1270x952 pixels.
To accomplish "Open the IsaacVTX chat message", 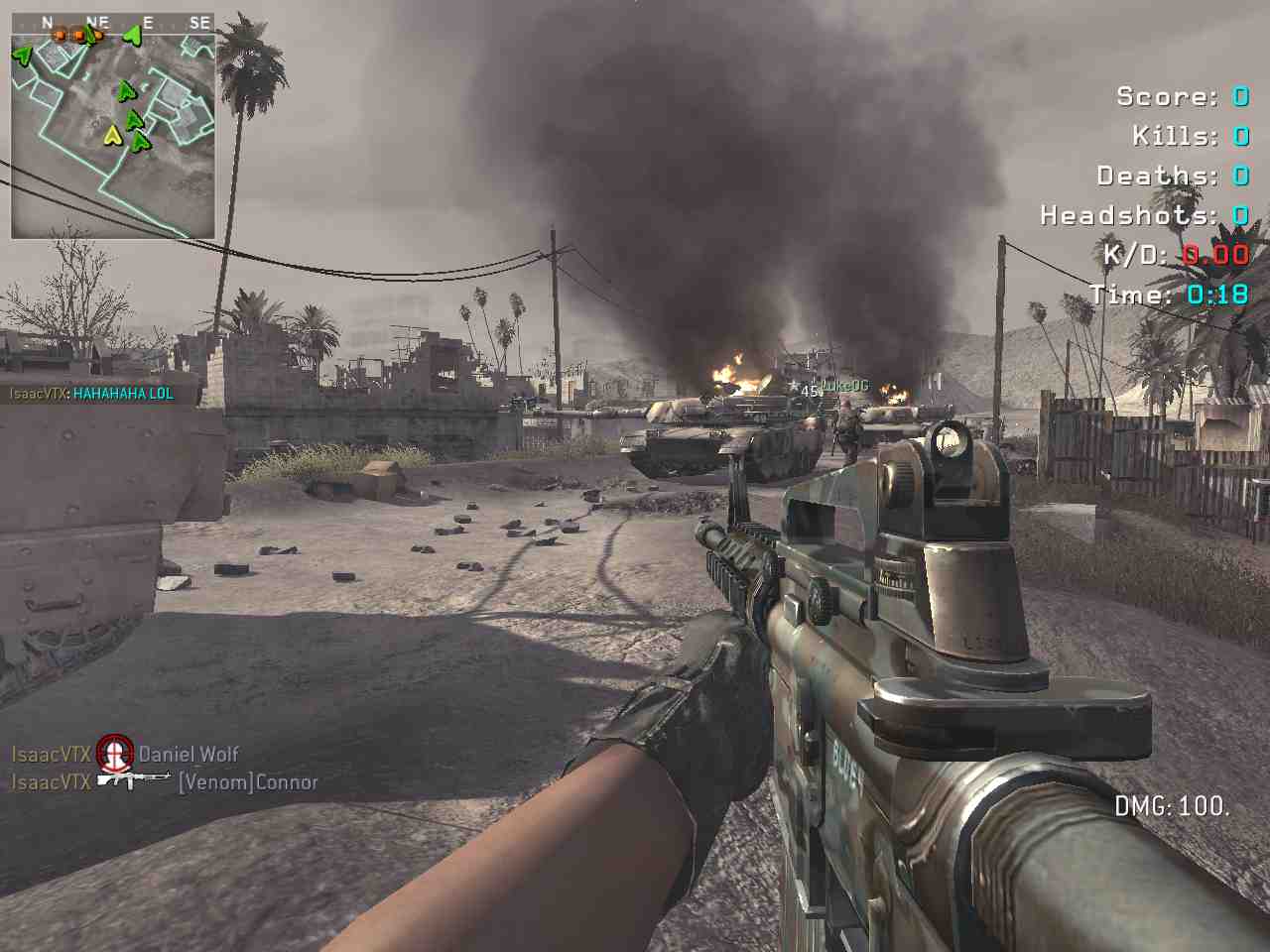I will (91, 394).
